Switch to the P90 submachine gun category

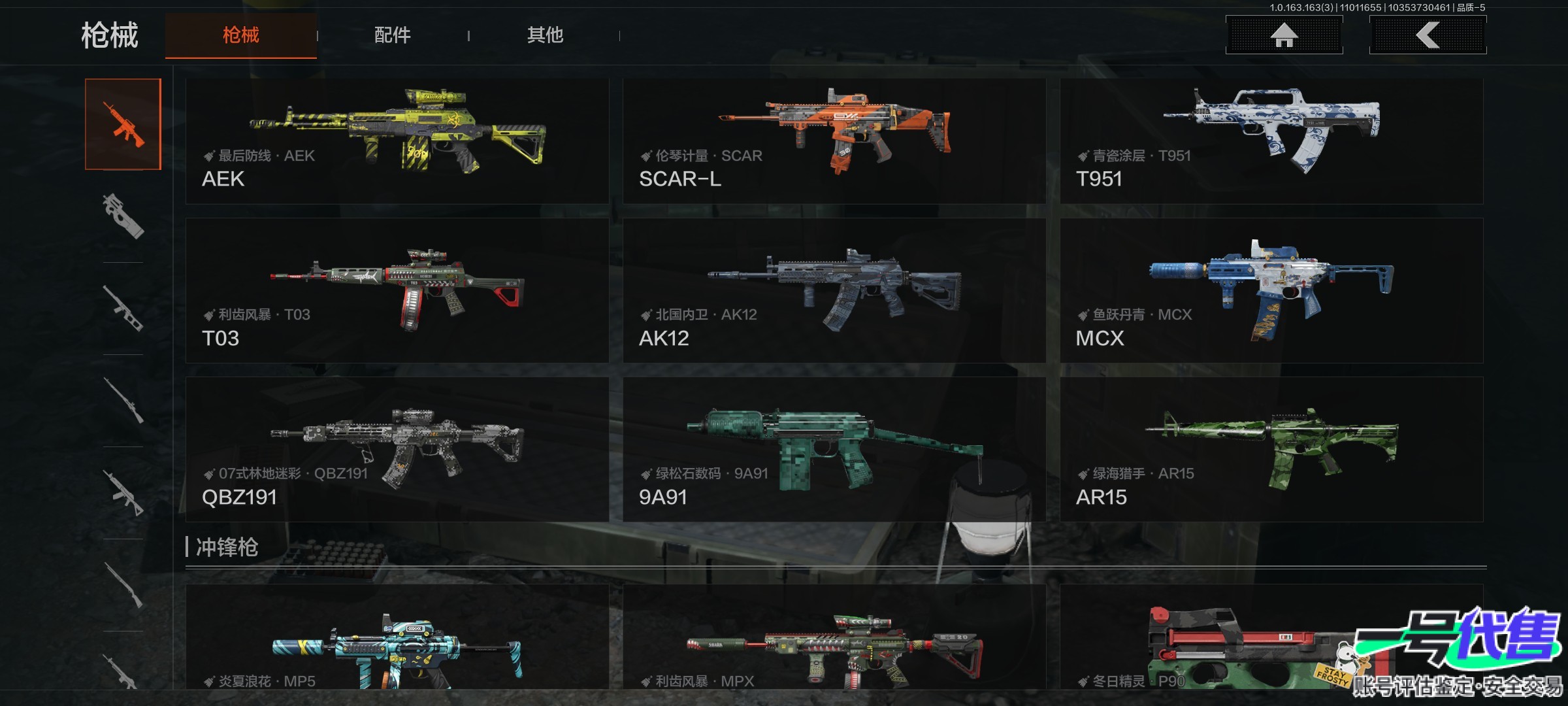(x=123, y=216)
